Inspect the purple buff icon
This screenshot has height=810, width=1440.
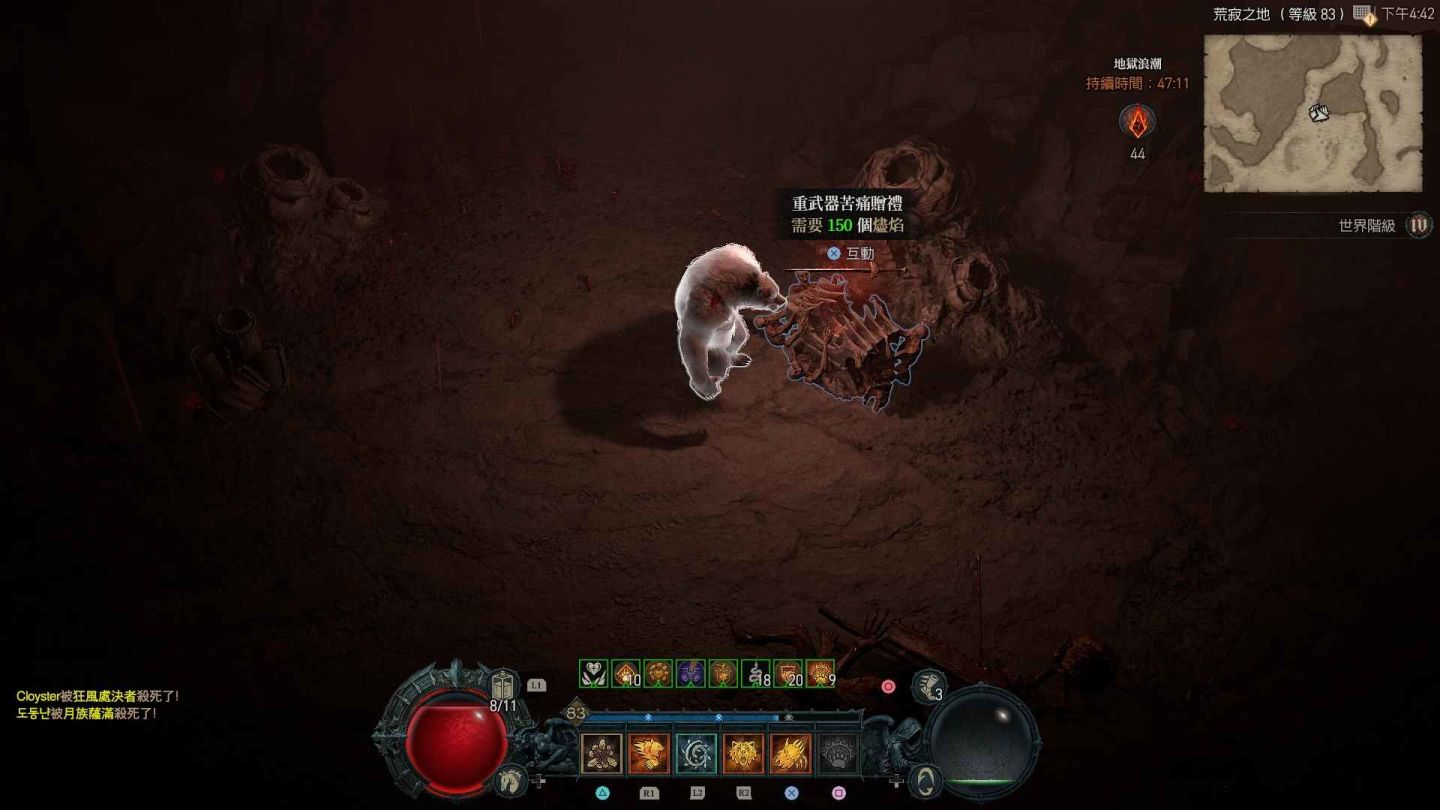pyautogui.click(x=691, y=673)
